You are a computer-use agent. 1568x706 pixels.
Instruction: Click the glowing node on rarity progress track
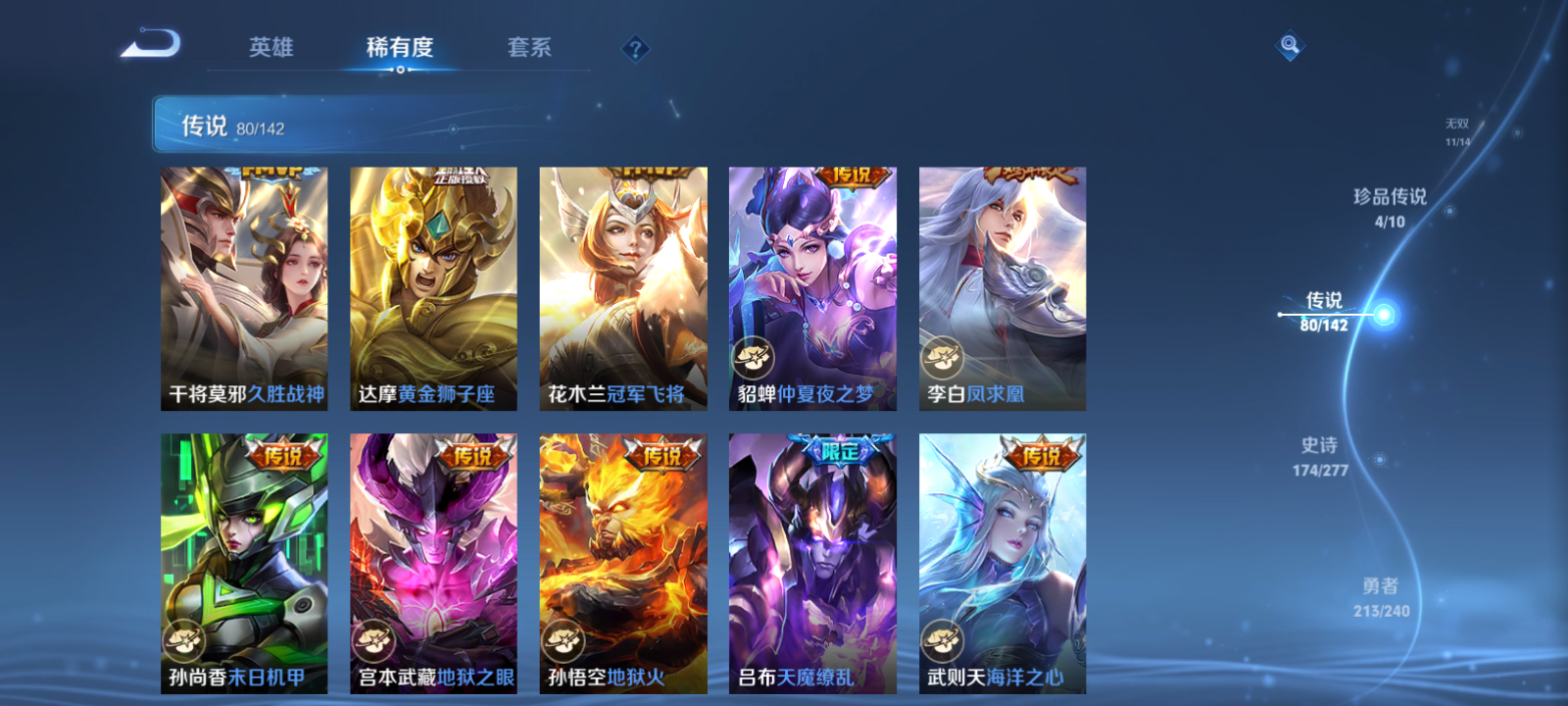[x=1384, y=312]
